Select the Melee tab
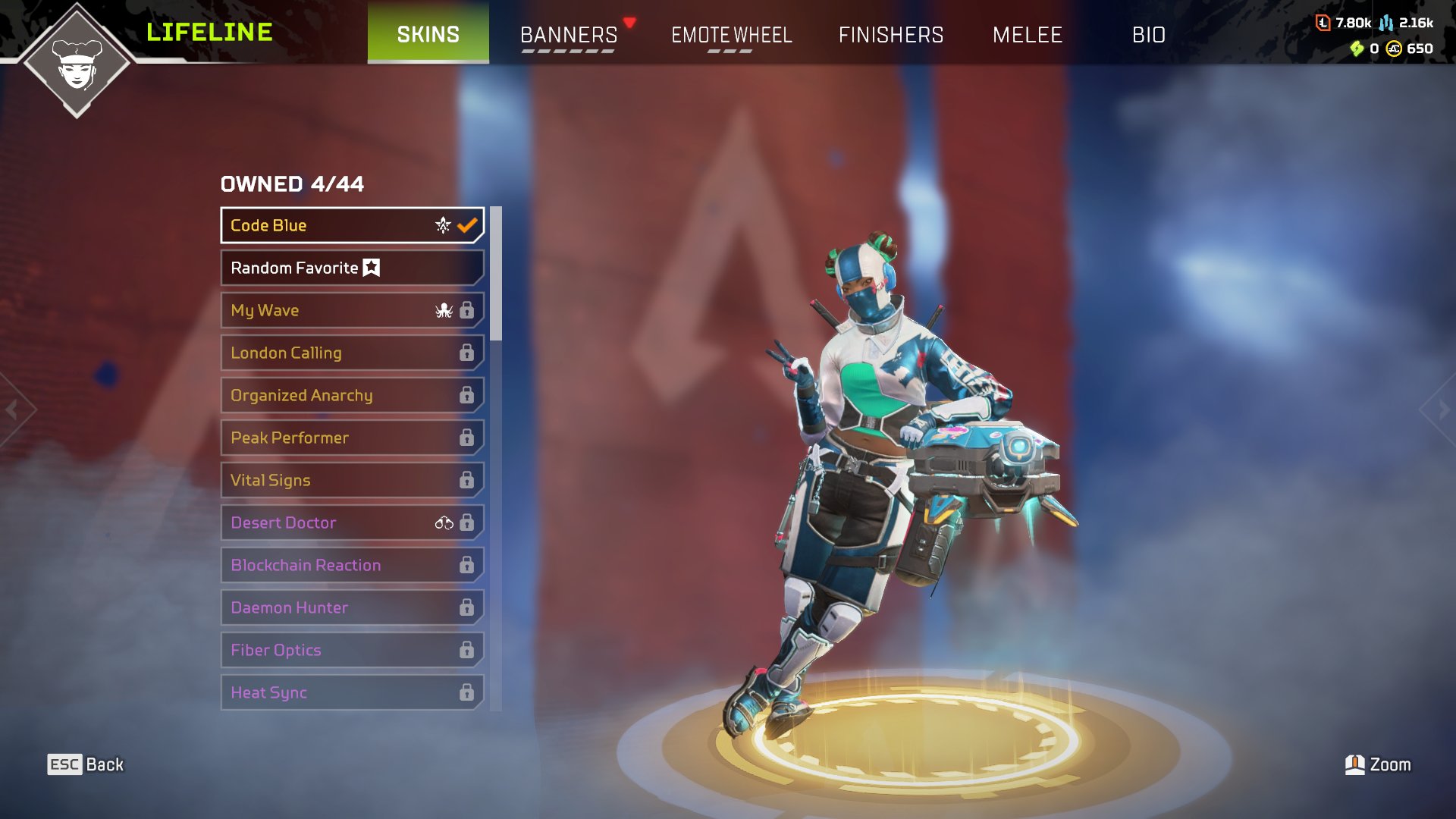 [1028, 35]
